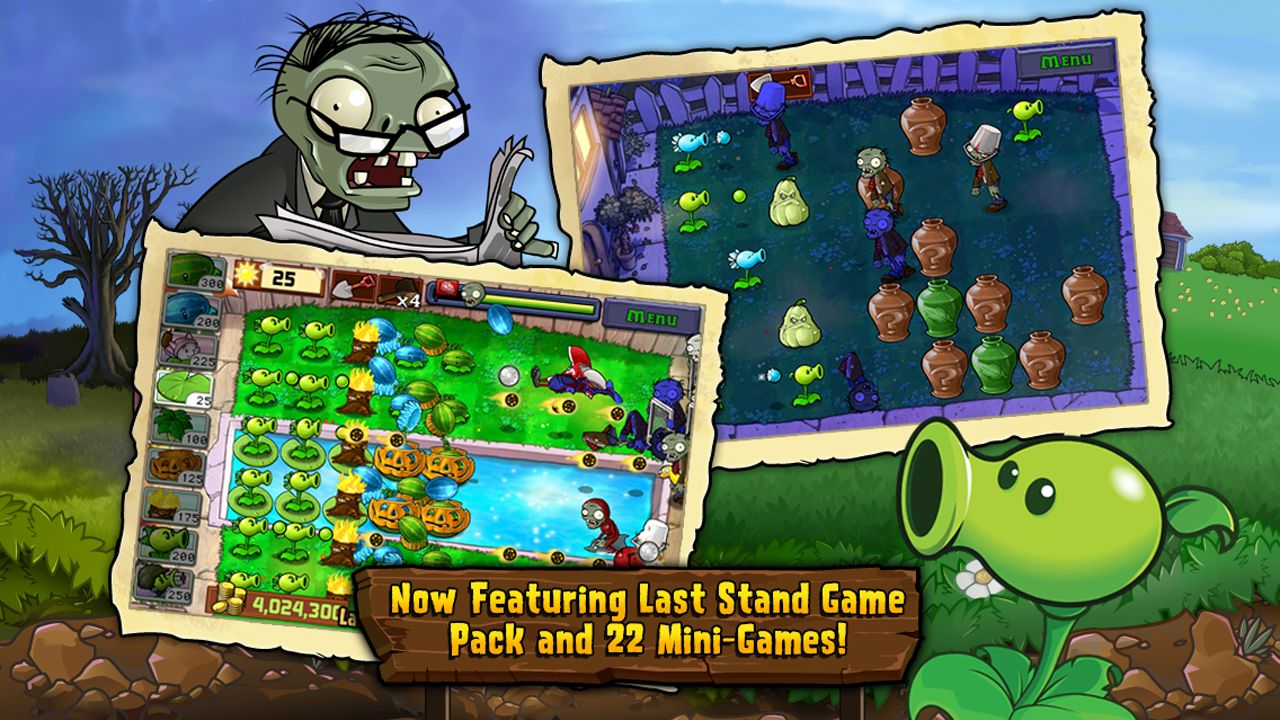
Task: Select the bottom seed packet costing 250 sun
Action: pos(170,583)
